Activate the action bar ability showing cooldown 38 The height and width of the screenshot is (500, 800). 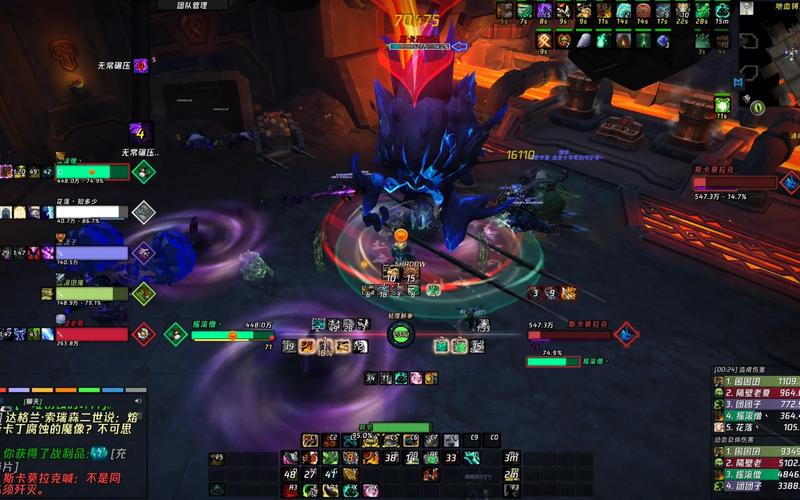pyautogui.click(x=391, y=458)
